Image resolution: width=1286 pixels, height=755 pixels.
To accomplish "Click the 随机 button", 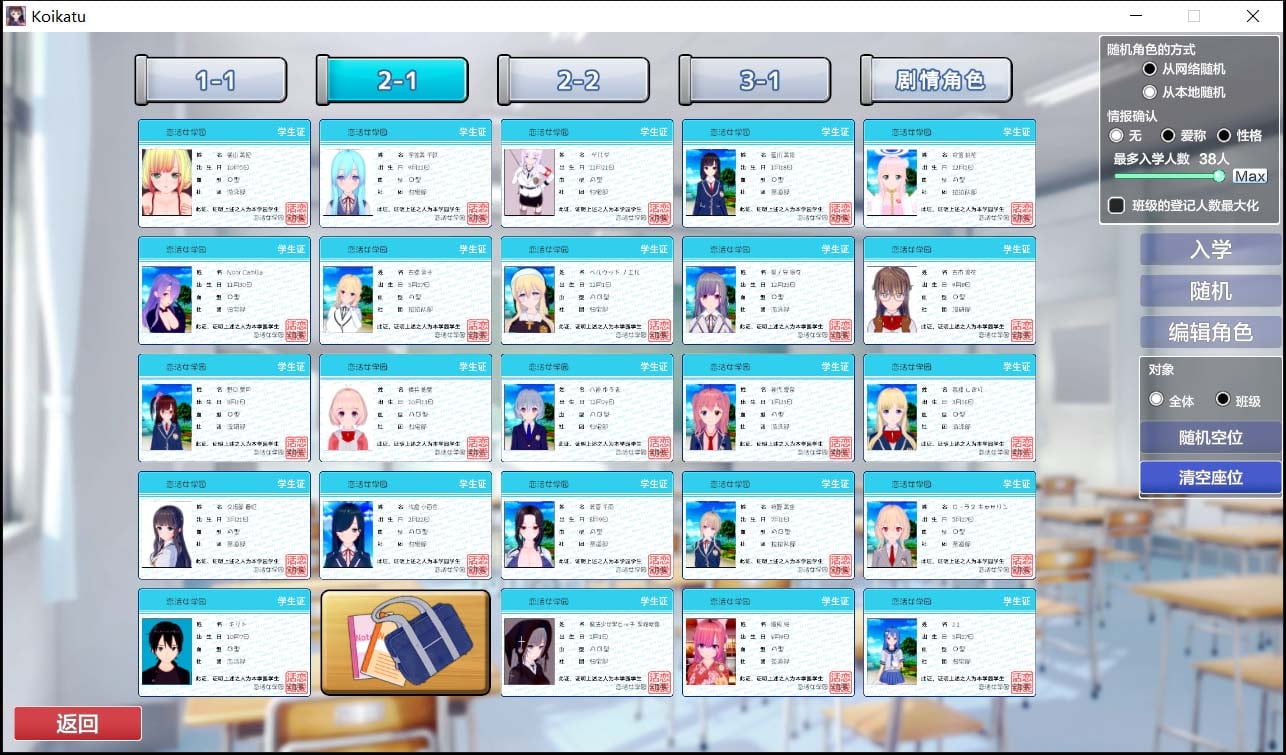I will pos(1210,290).
